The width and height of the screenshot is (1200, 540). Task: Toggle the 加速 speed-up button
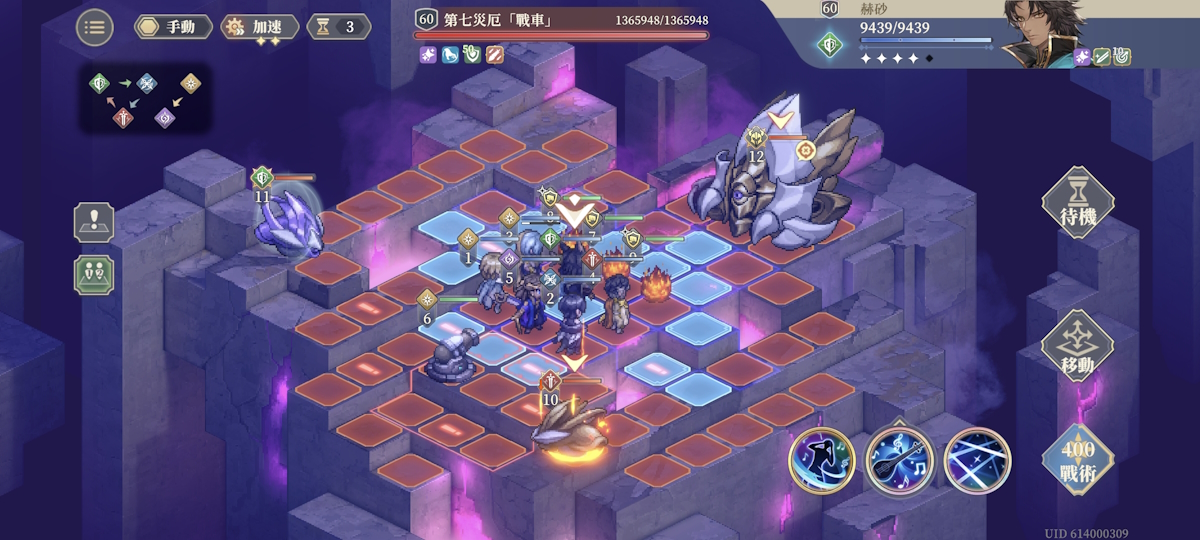pyautogui.click(x=258, y=27)
